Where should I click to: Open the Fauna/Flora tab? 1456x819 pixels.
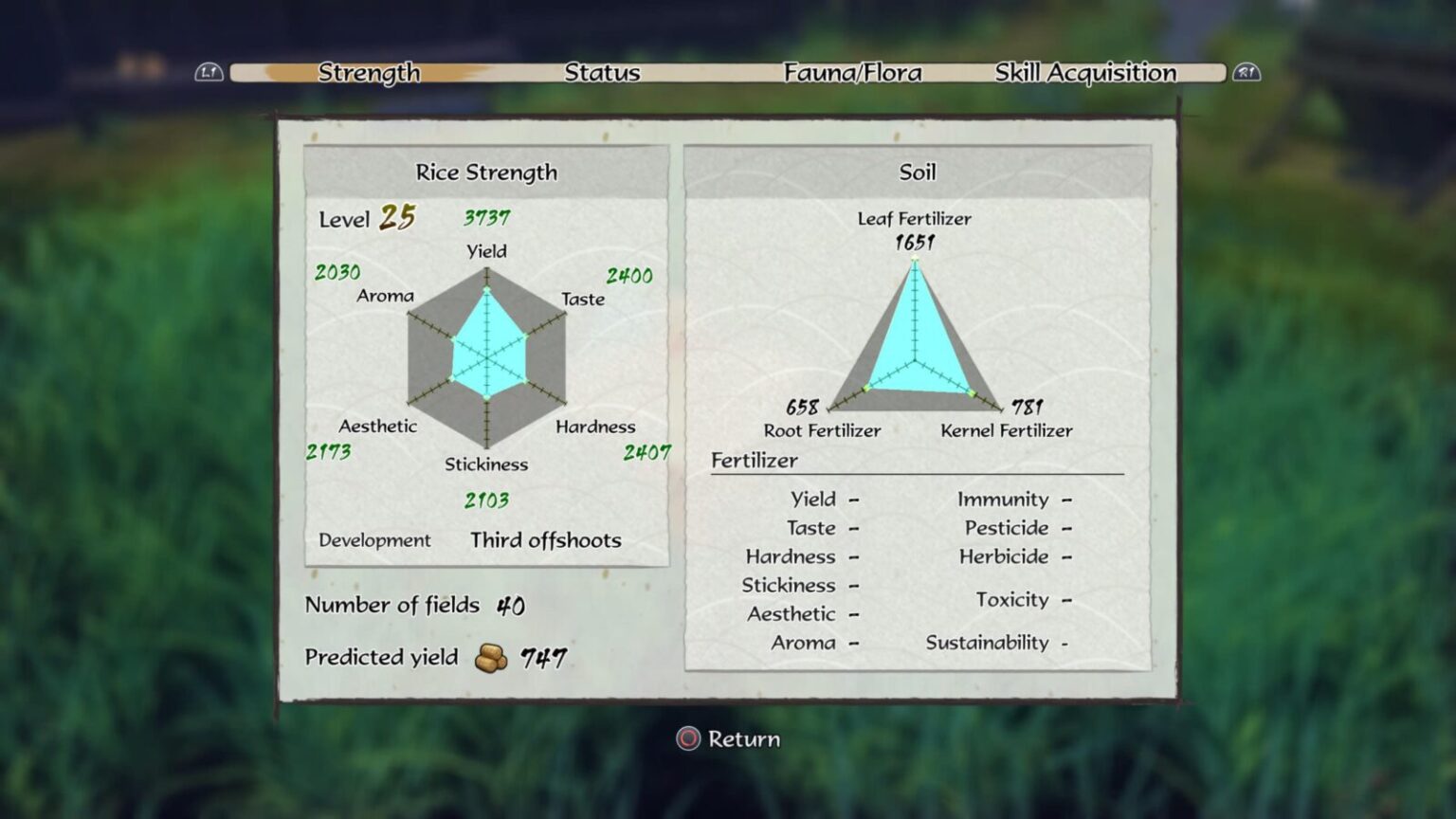(x=852, y=72)
